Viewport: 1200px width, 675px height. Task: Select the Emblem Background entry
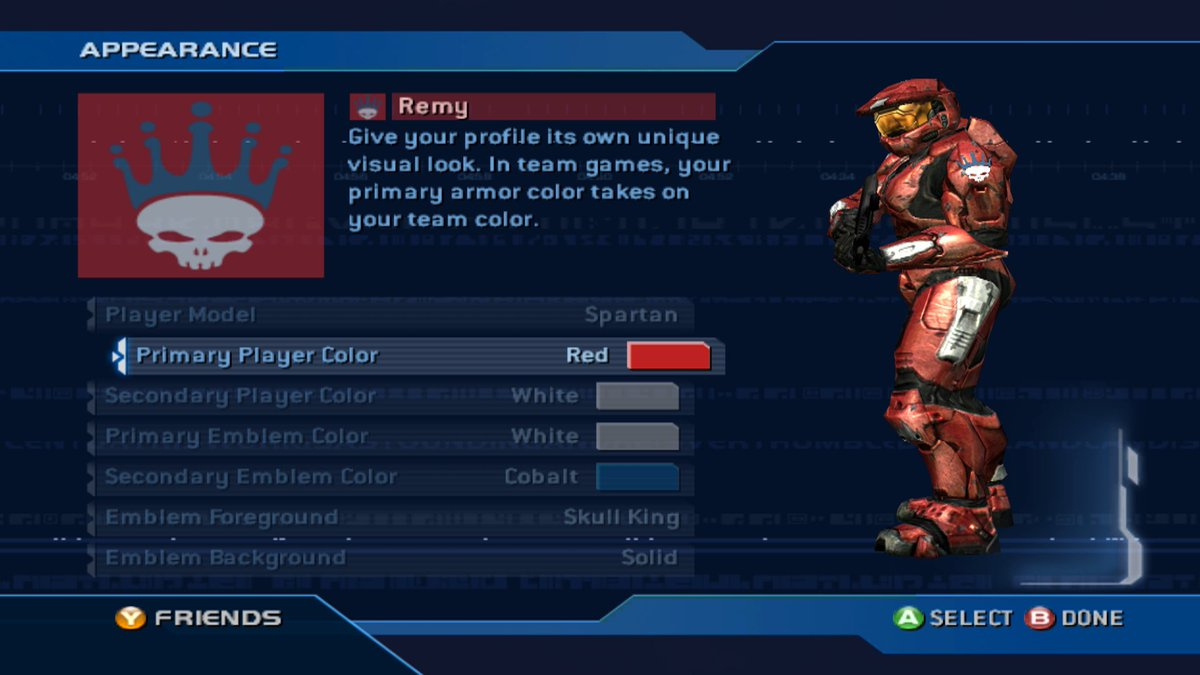[x=390, y=557]
